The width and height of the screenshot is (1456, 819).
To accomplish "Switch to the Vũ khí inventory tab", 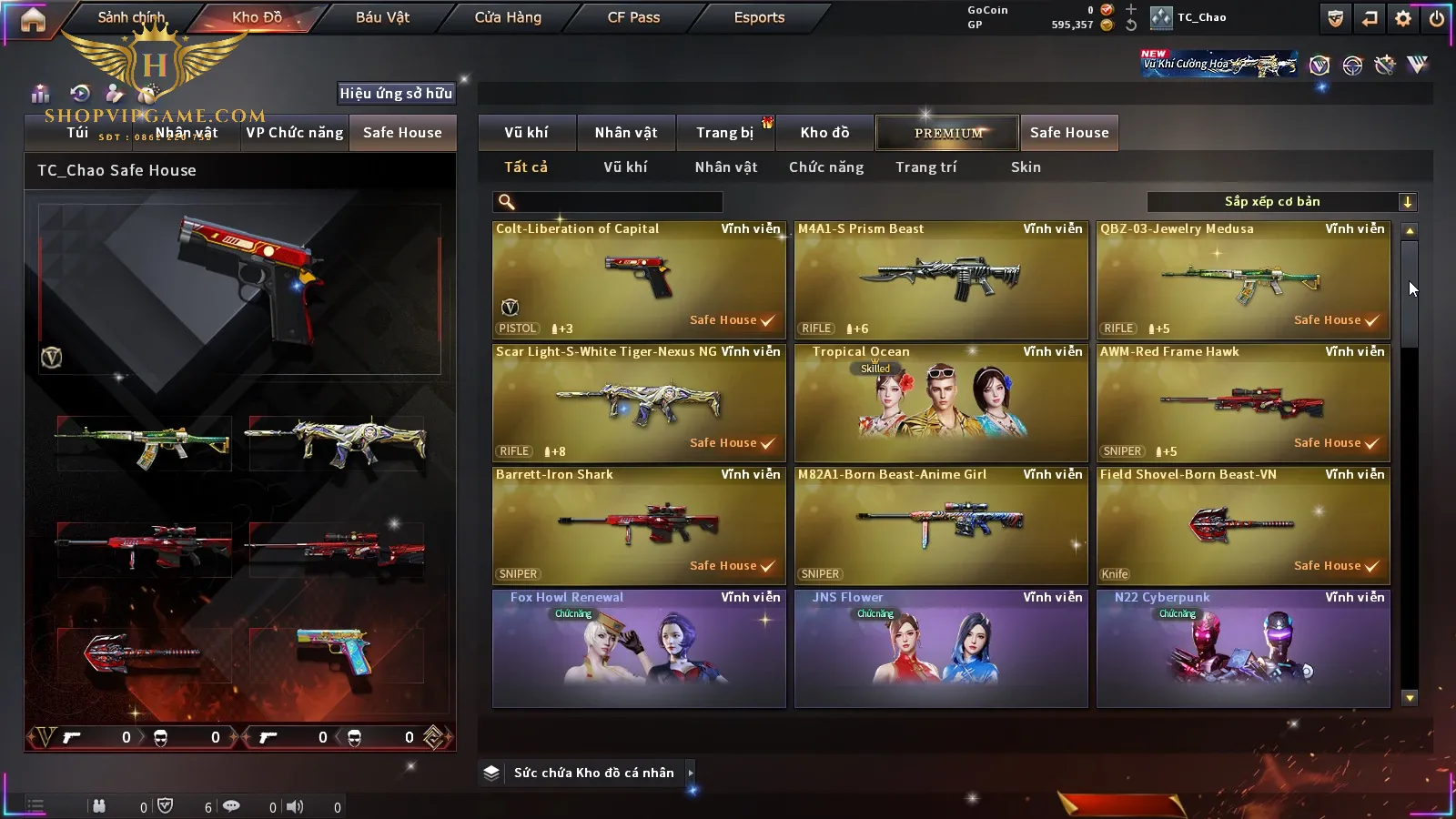I will point(526,133).
